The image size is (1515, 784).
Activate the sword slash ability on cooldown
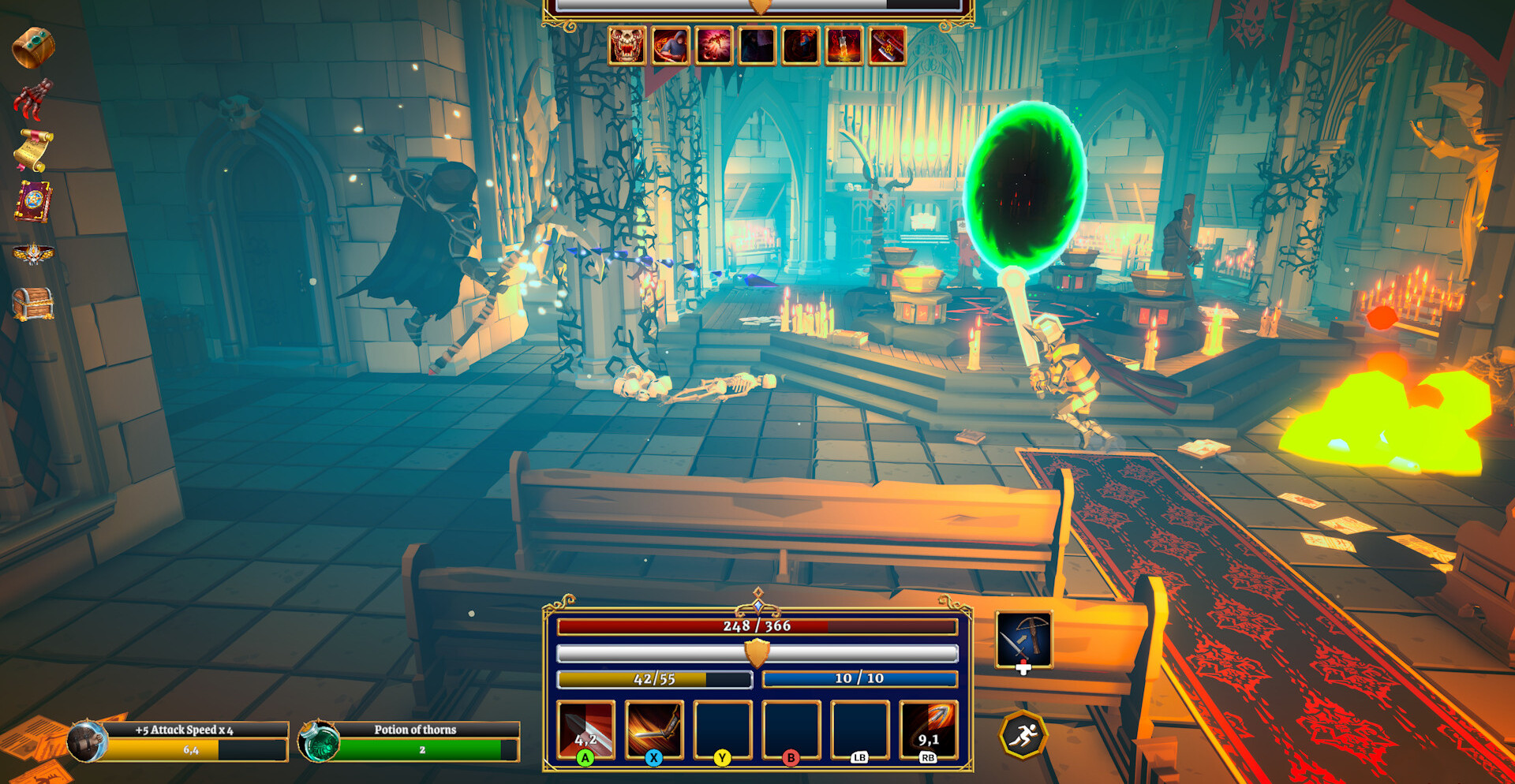point(585,730)
